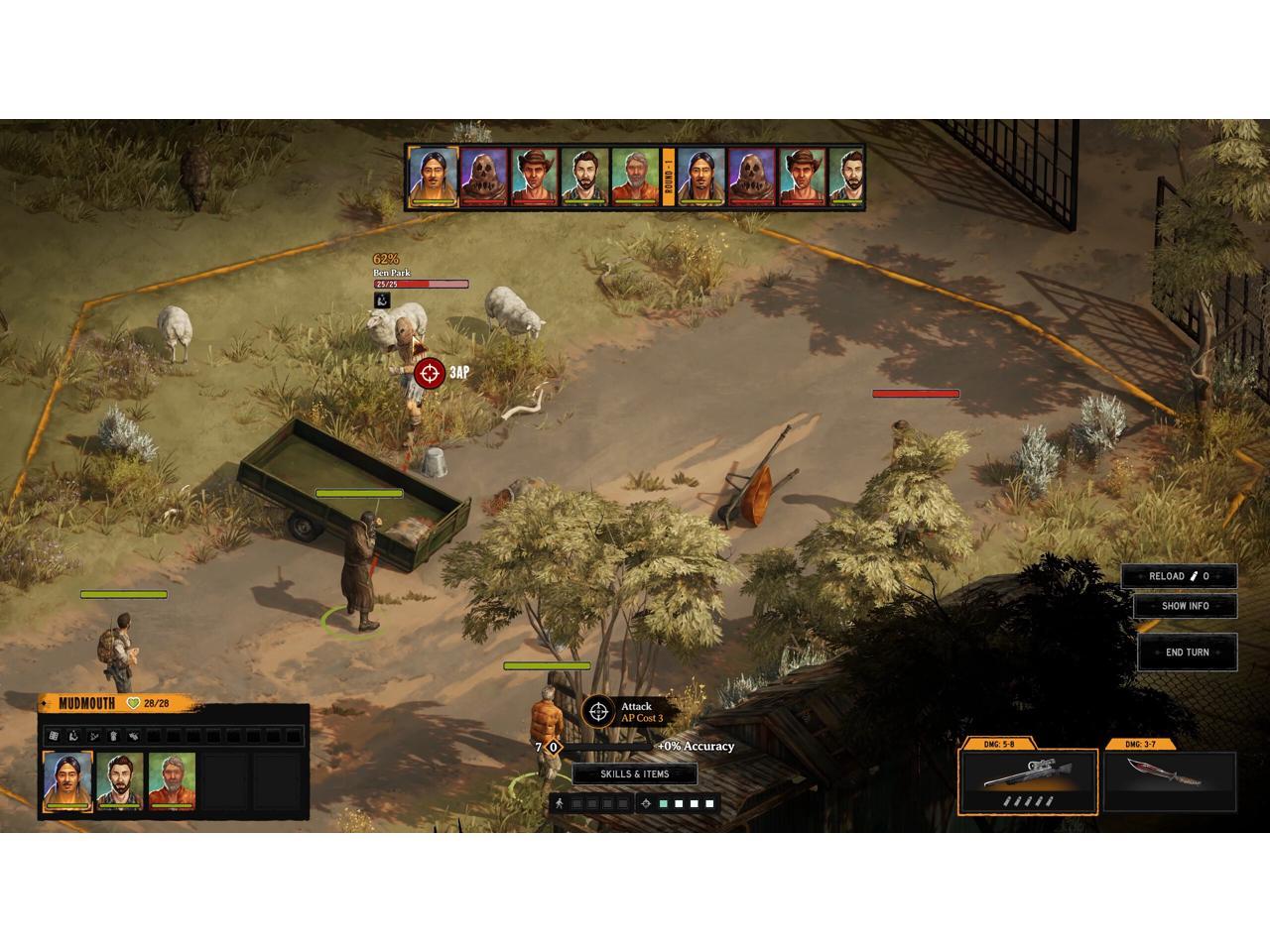Click the first skull-masked enemy in turn order
The height and width of the screenshot is (952, 1270).
coord(484,177)
